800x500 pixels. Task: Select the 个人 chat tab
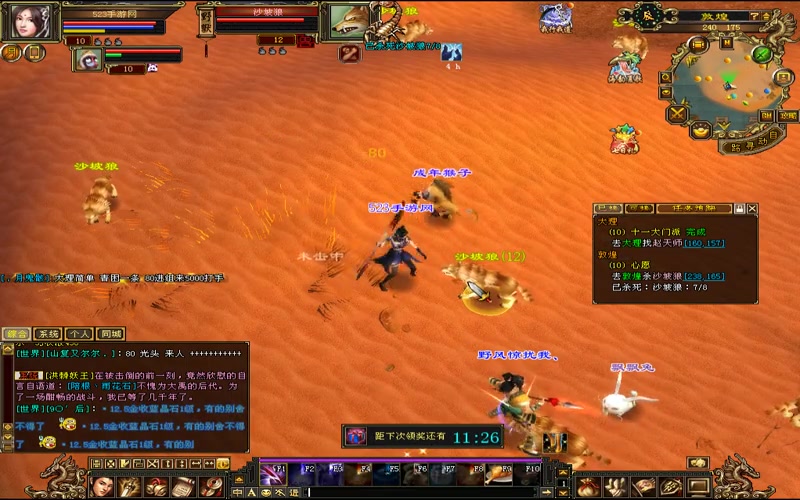80,334
